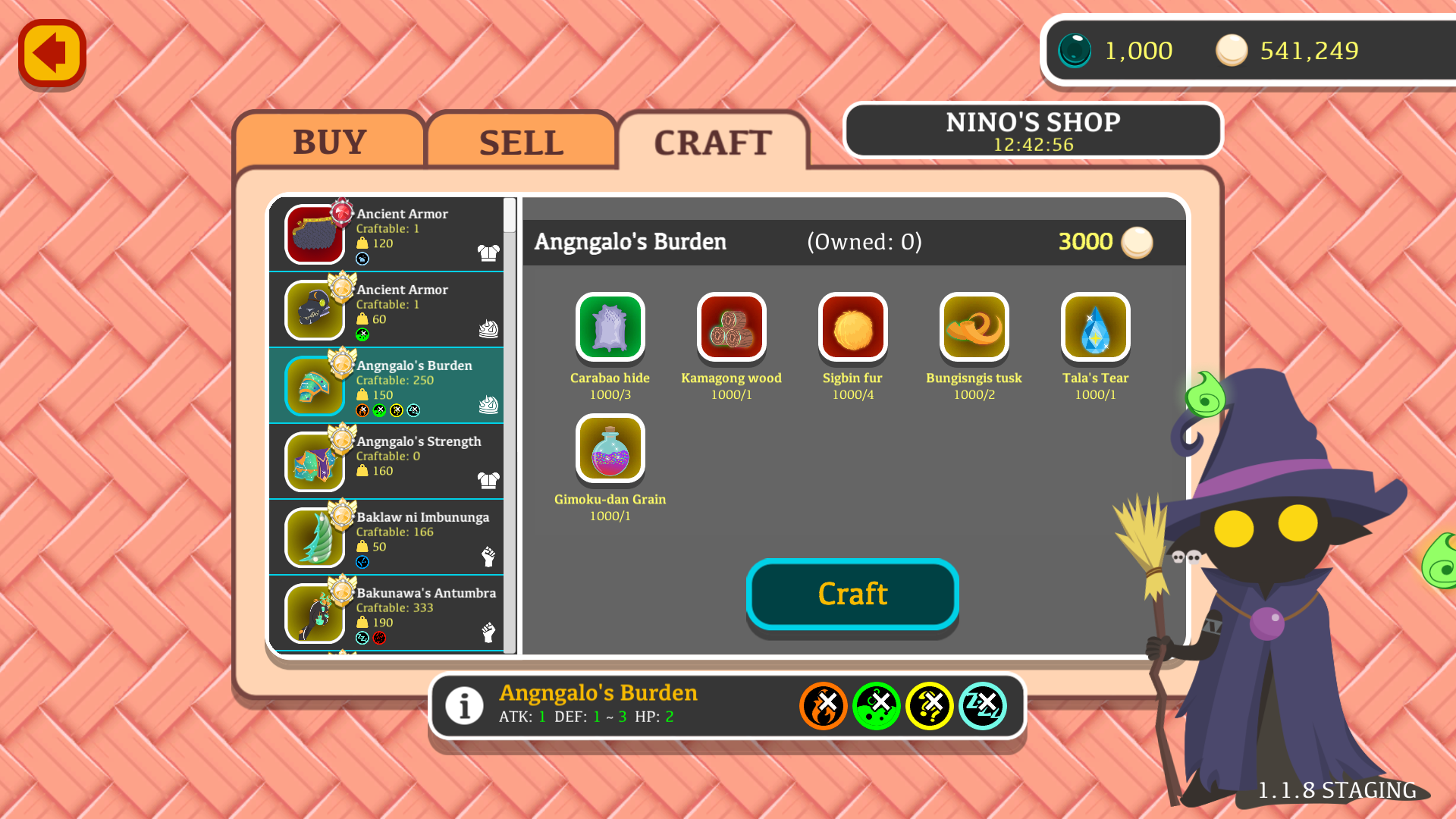Viewport: 1456px width, 819px height.
Task: Select the Angngalo's Burden recipe row
Action: pyautogui.click(x=387, y=385)
